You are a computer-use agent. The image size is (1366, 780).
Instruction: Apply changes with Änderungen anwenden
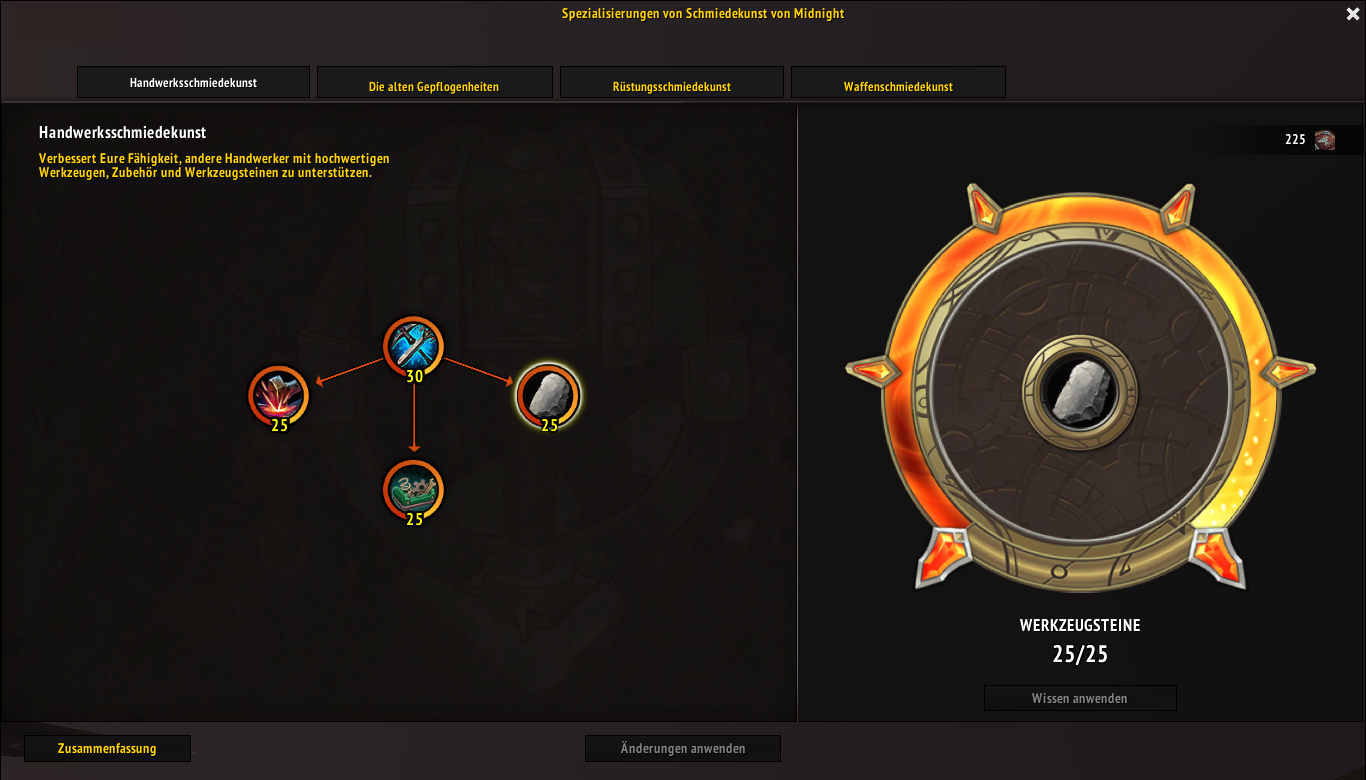682,748
